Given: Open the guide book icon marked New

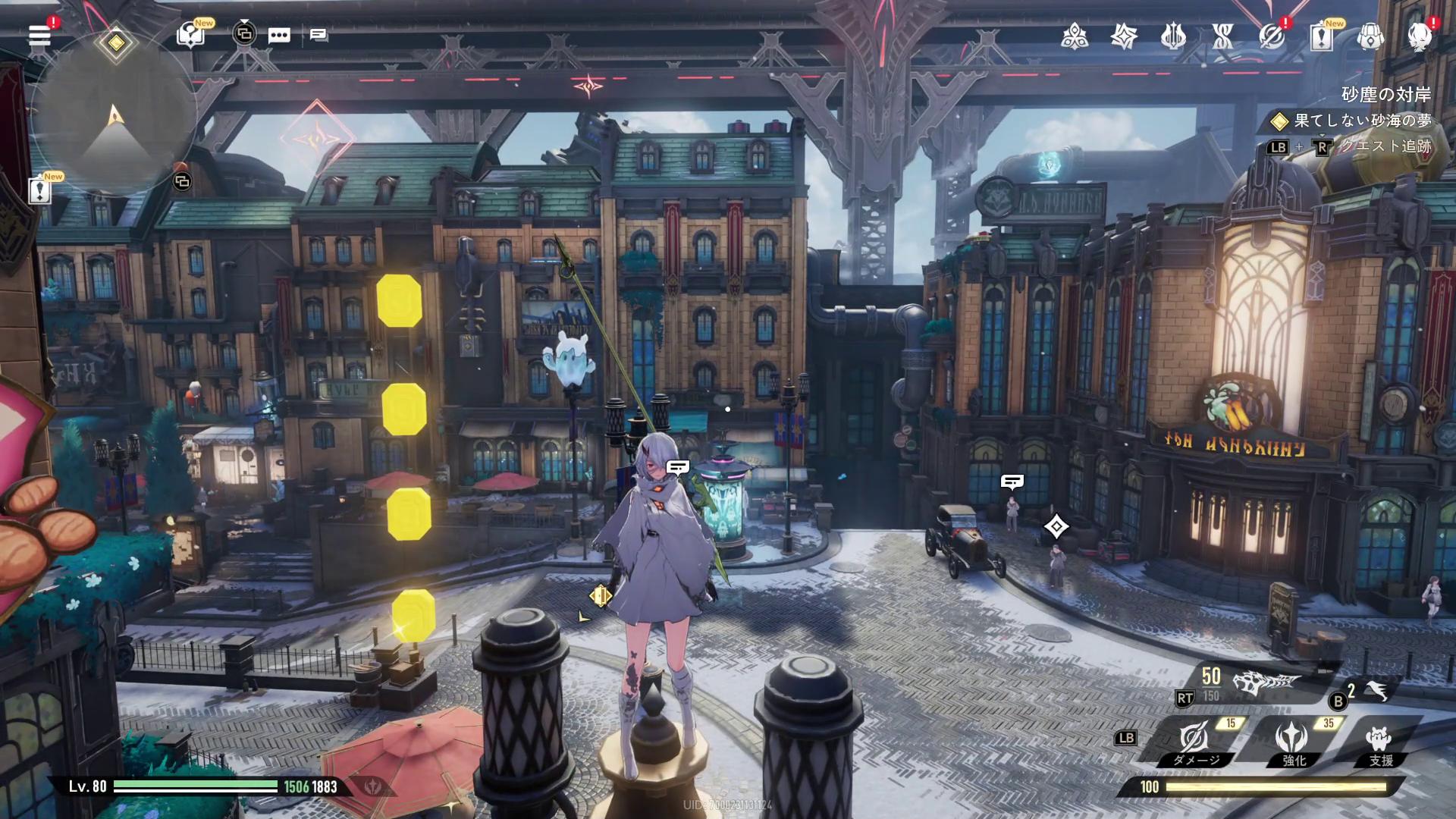Looking at the screenshot, I should point(190,35).
